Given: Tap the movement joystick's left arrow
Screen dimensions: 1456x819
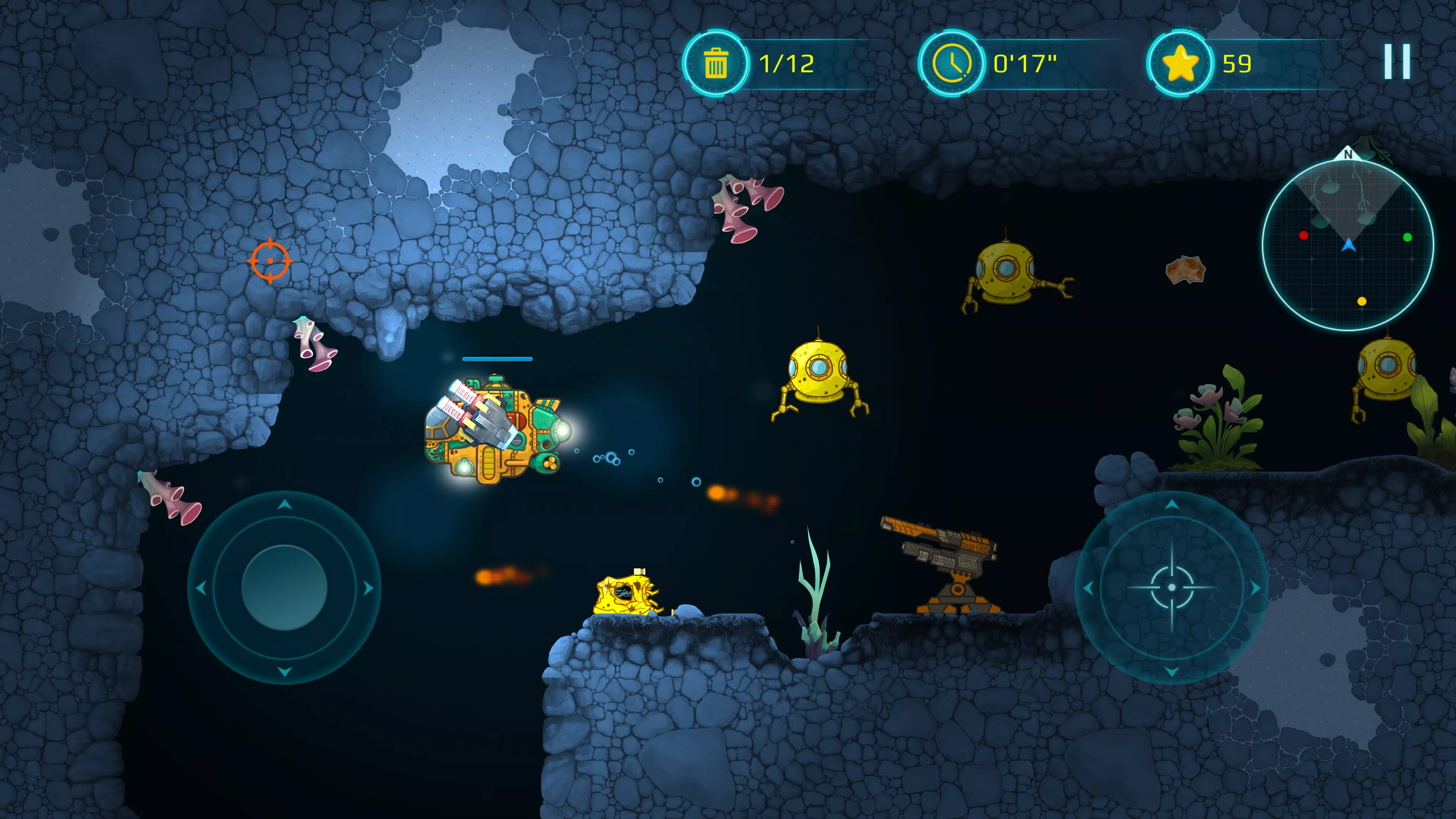Looking at the screenshot, I should pyautogui.click(x=201, y=588).
